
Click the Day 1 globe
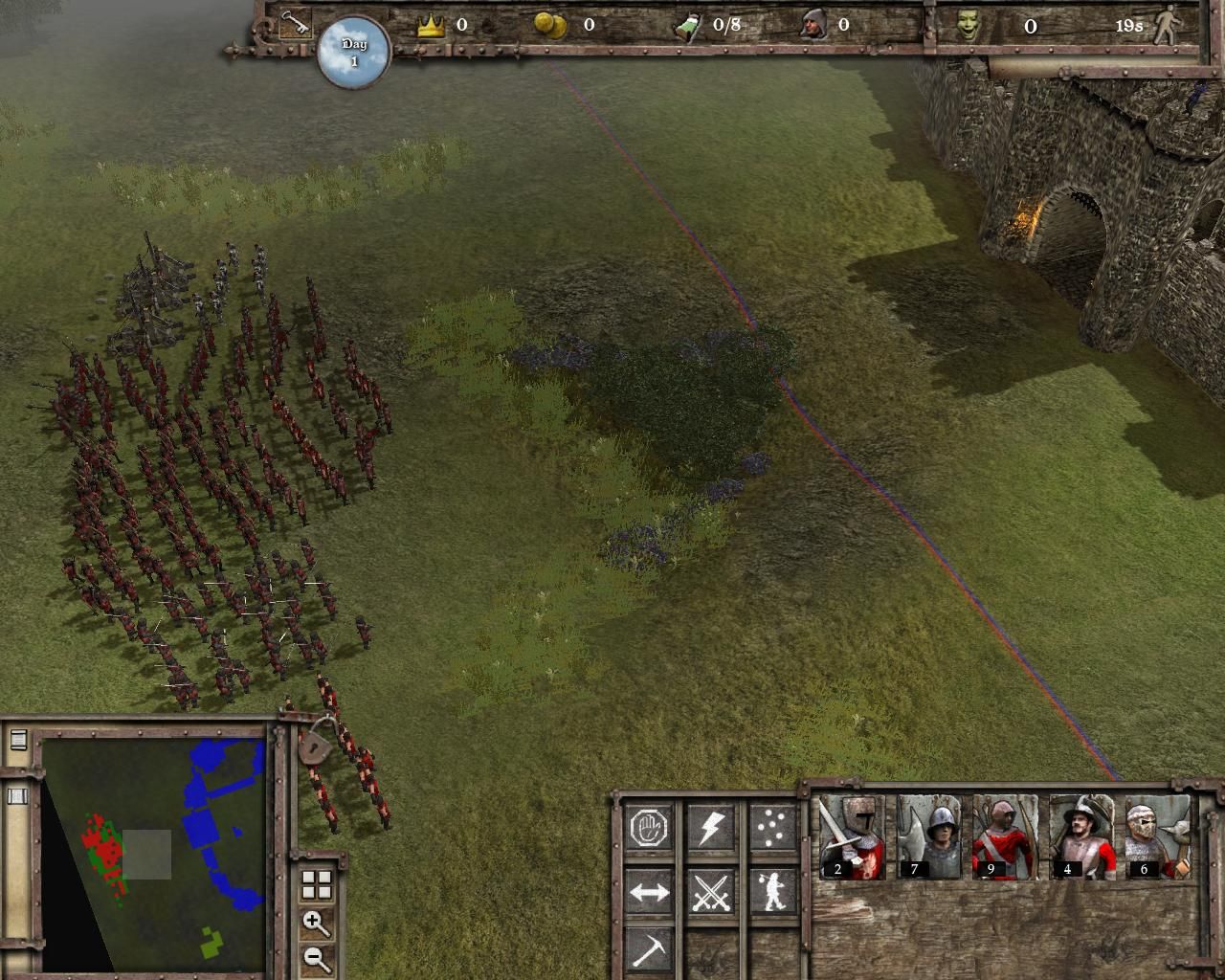point(354,53)
